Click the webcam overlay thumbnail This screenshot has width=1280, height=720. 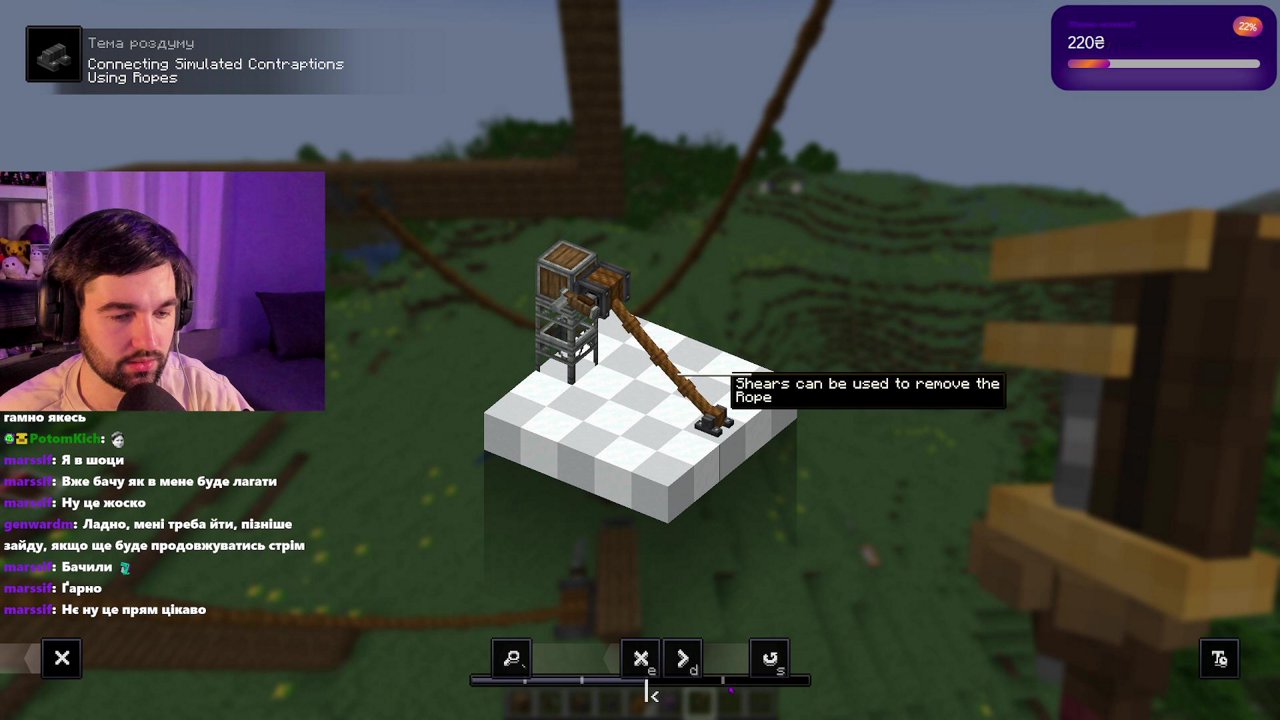(162, 290)
